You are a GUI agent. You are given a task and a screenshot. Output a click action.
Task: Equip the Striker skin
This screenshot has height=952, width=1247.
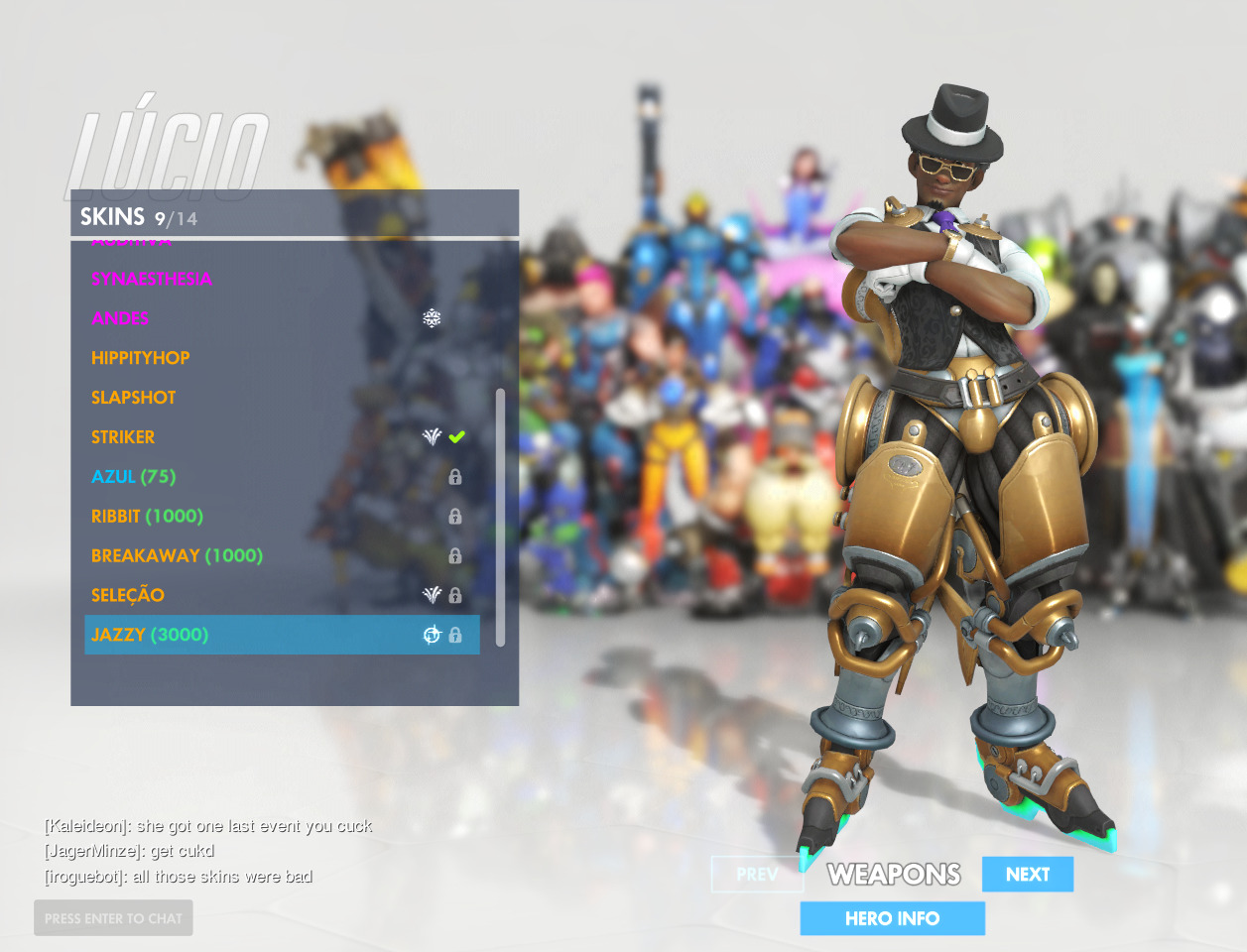(123, 437)
